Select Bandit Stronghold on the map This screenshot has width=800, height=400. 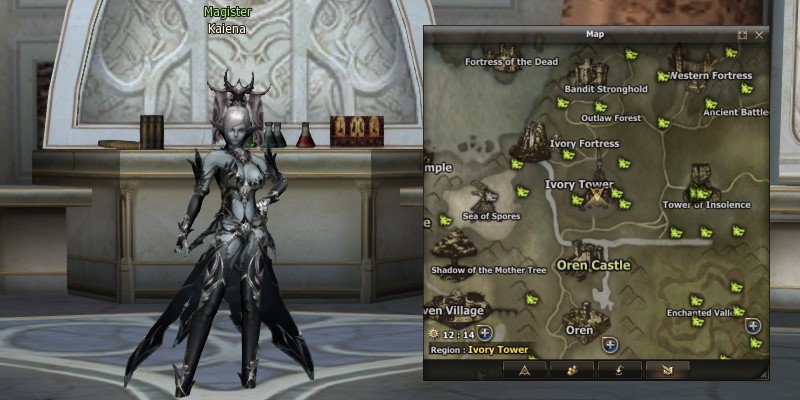tap(605, 88)
